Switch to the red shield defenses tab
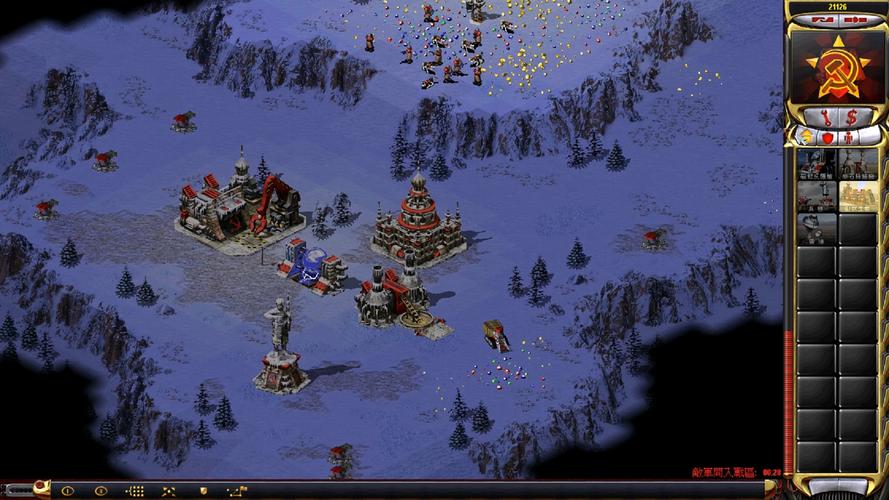Screen dimensions: 889x500 (826, 136)
